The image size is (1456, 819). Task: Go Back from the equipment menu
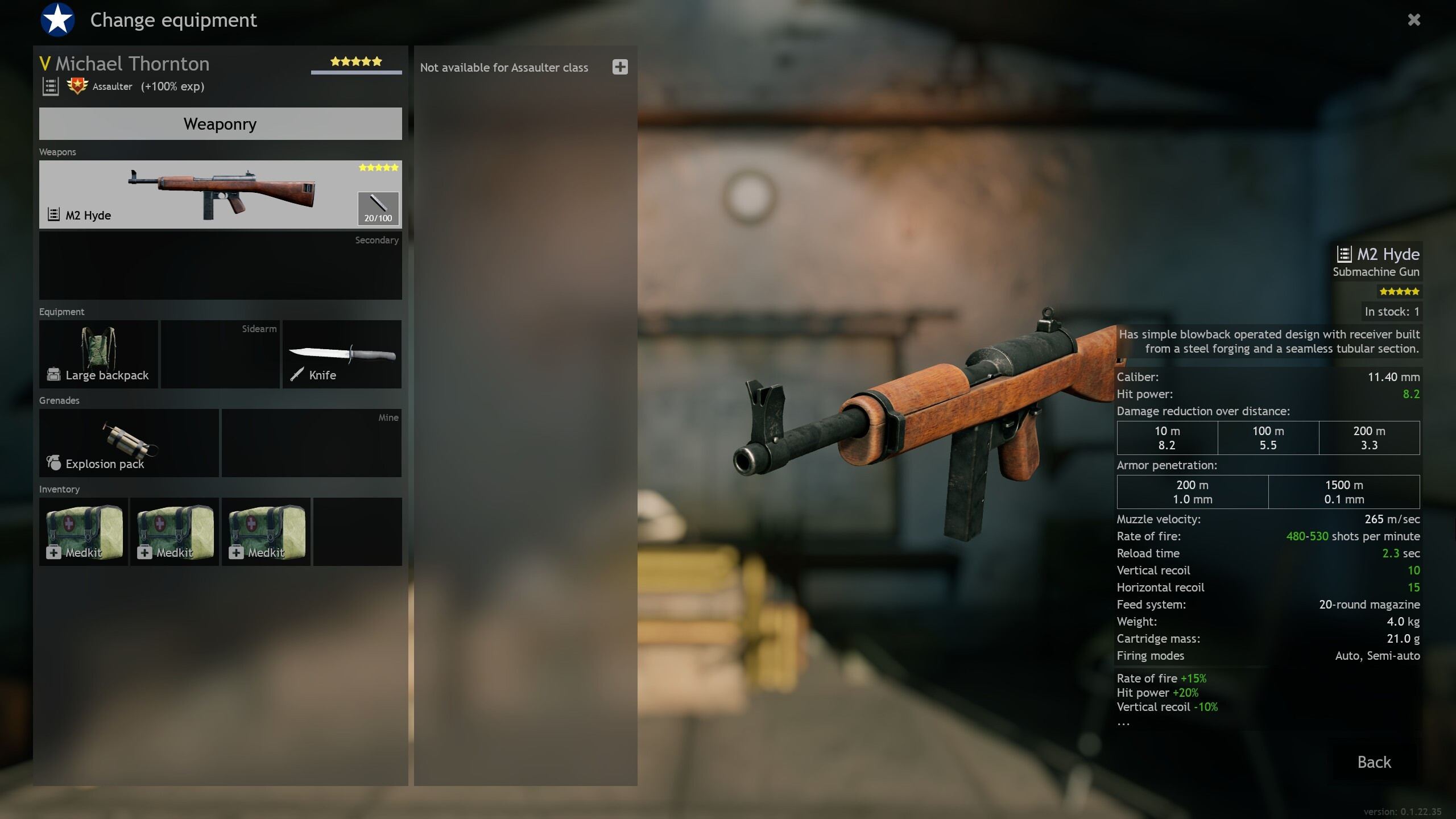pyautogui.click(x=1374, y=762)
